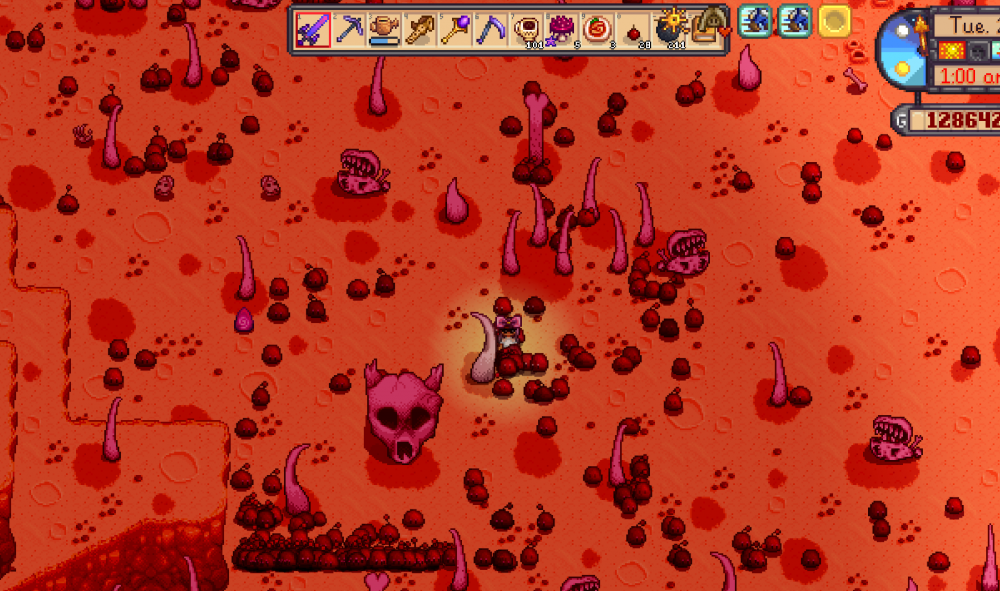Equip the pickaxe from the hotbar

pyautogui.click(x=349, y=29)
